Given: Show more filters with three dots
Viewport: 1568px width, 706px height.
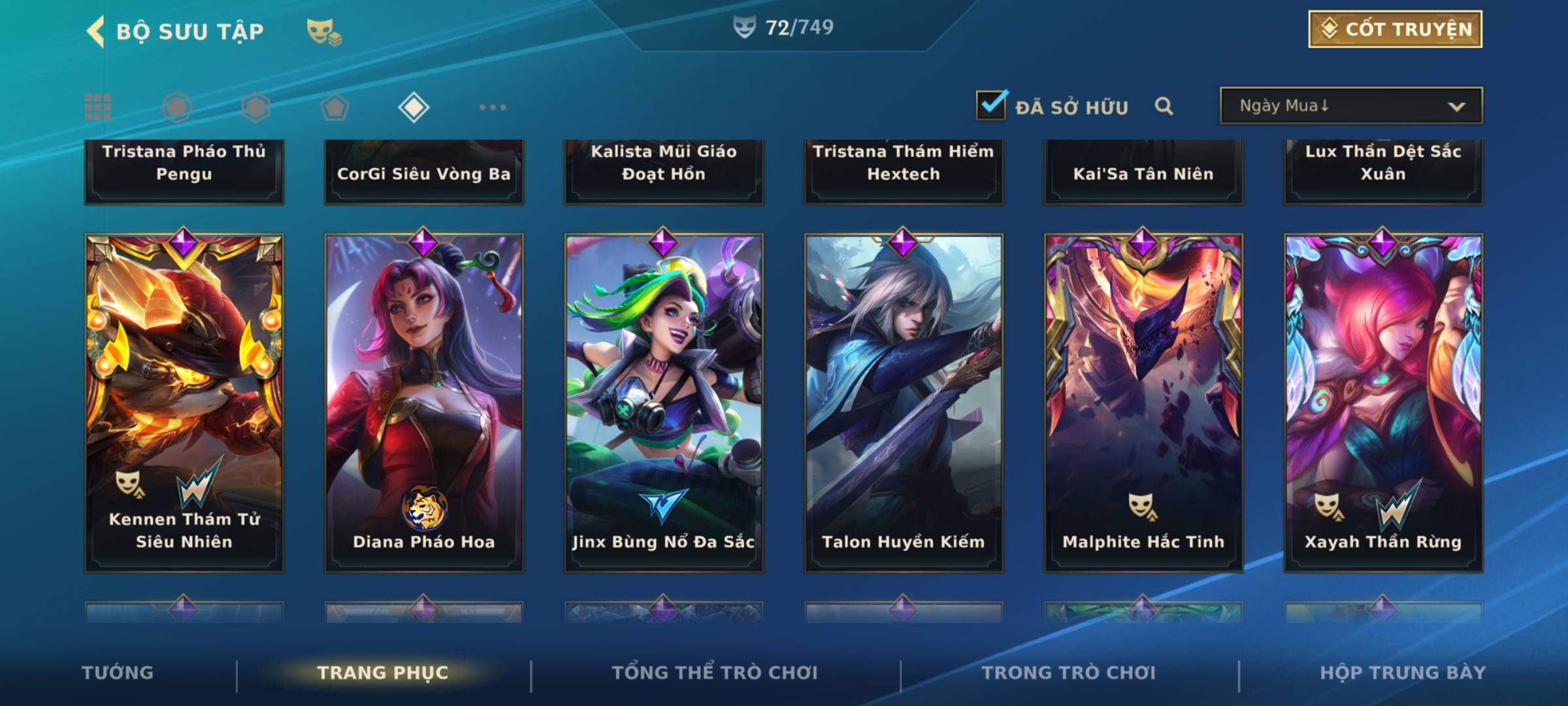Looking at the screenshot, I should (493, 107).
